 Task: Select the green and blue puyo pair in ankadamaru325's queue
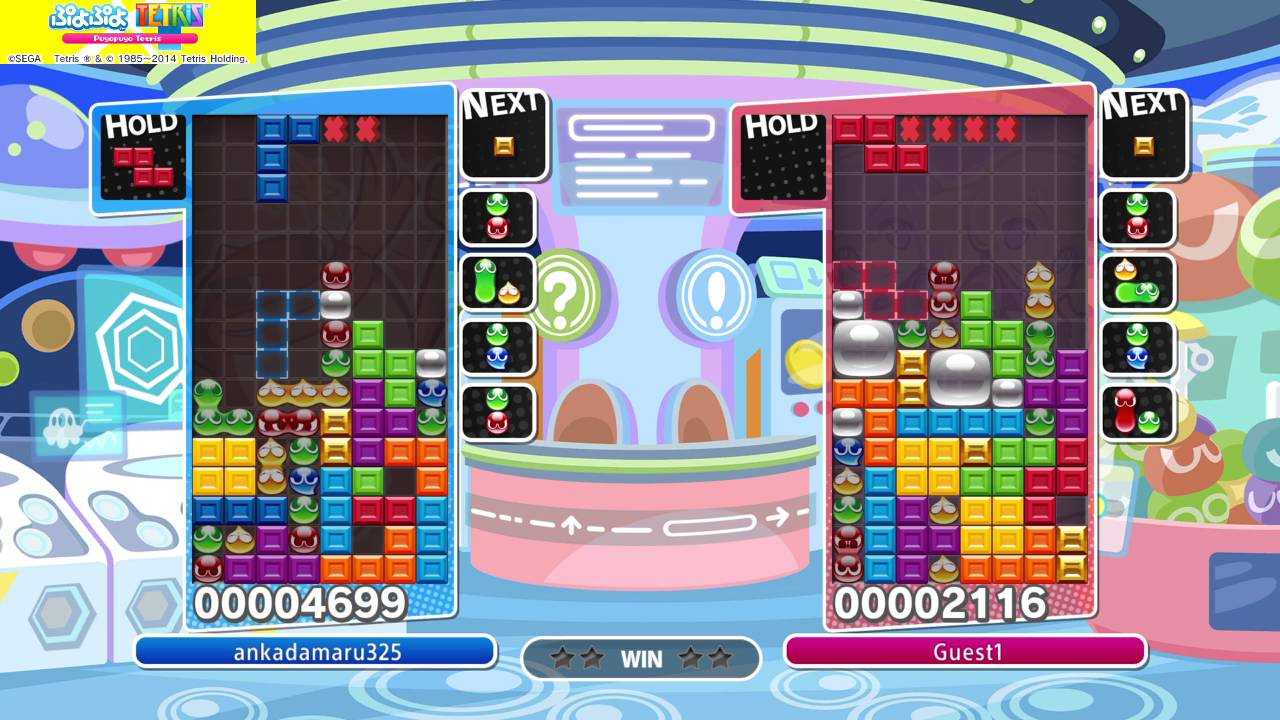pyautogui.click(x=498, y=346)
